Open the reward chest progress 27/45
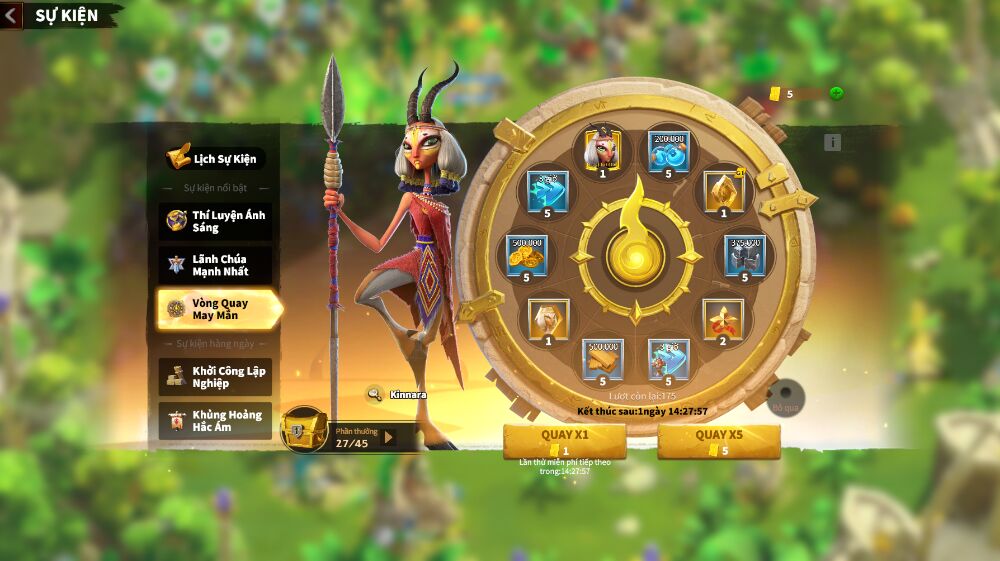 point(301,430)
